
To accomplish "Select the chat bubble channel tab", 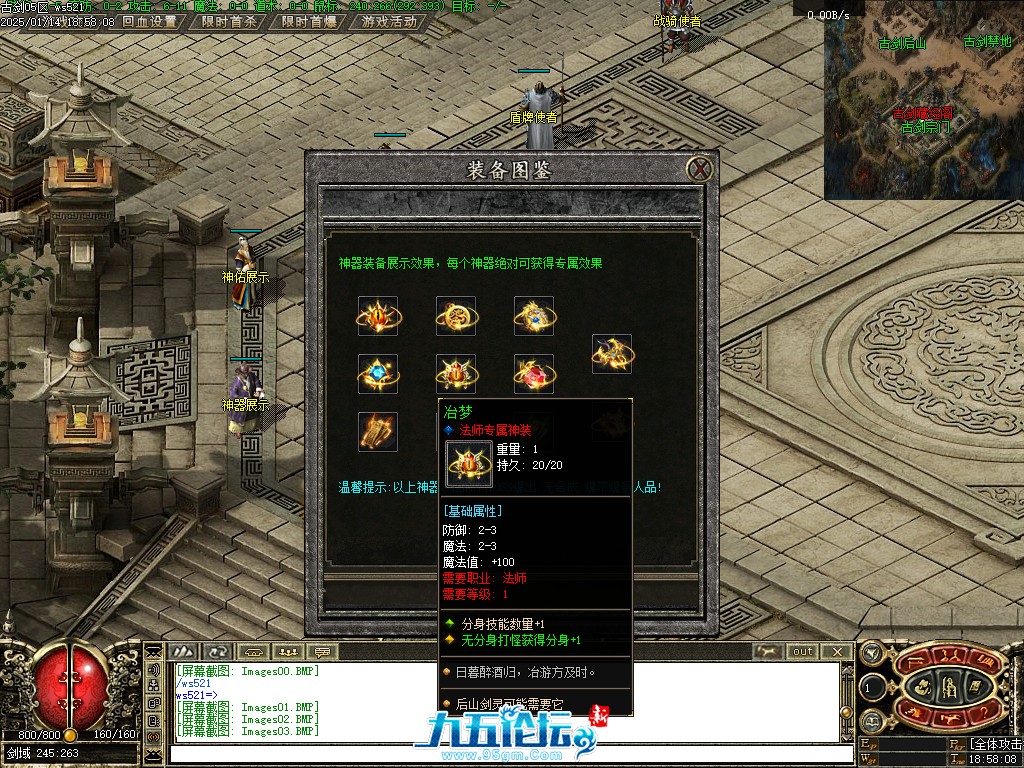I will pos(322,652).
